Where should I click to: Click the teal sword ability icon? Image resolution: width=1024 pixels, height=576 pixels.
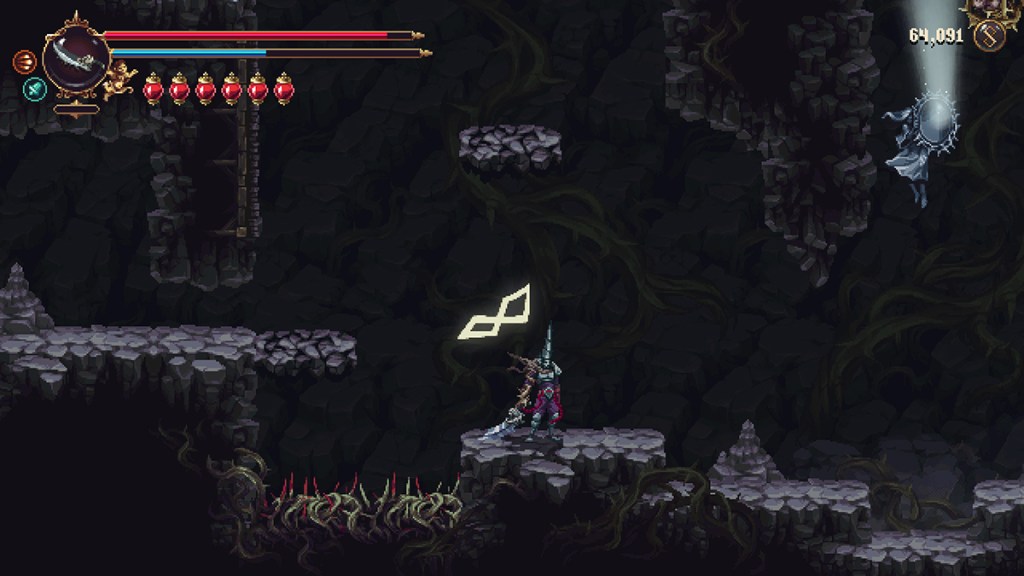34,89
